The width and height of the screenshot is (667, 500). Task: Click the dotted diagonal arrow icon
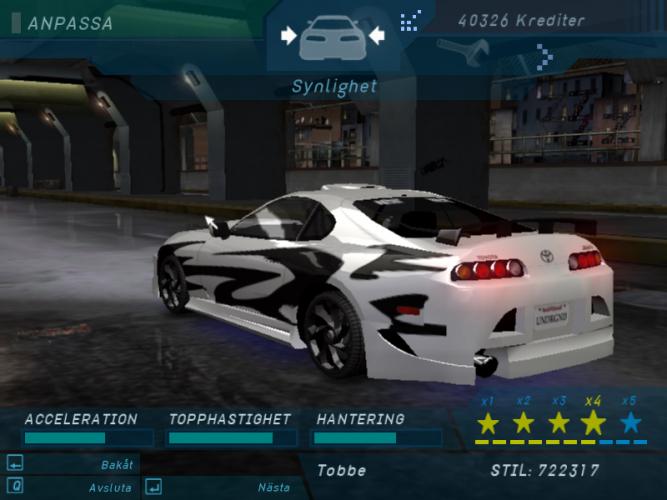(x=409, y=21)
